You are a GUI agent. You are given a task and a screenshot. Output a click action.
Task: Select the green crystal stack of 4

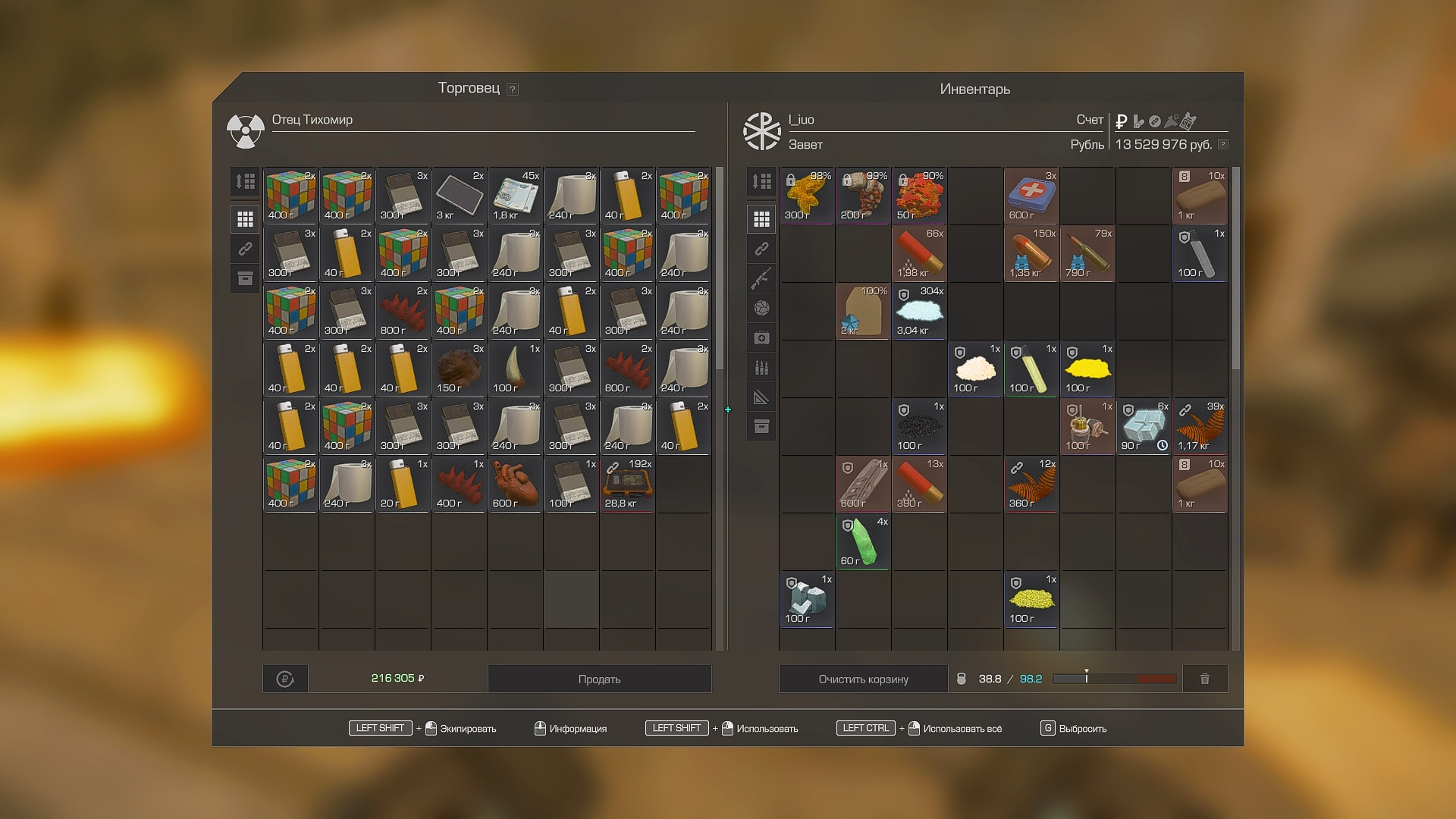(x=863, y=541)
